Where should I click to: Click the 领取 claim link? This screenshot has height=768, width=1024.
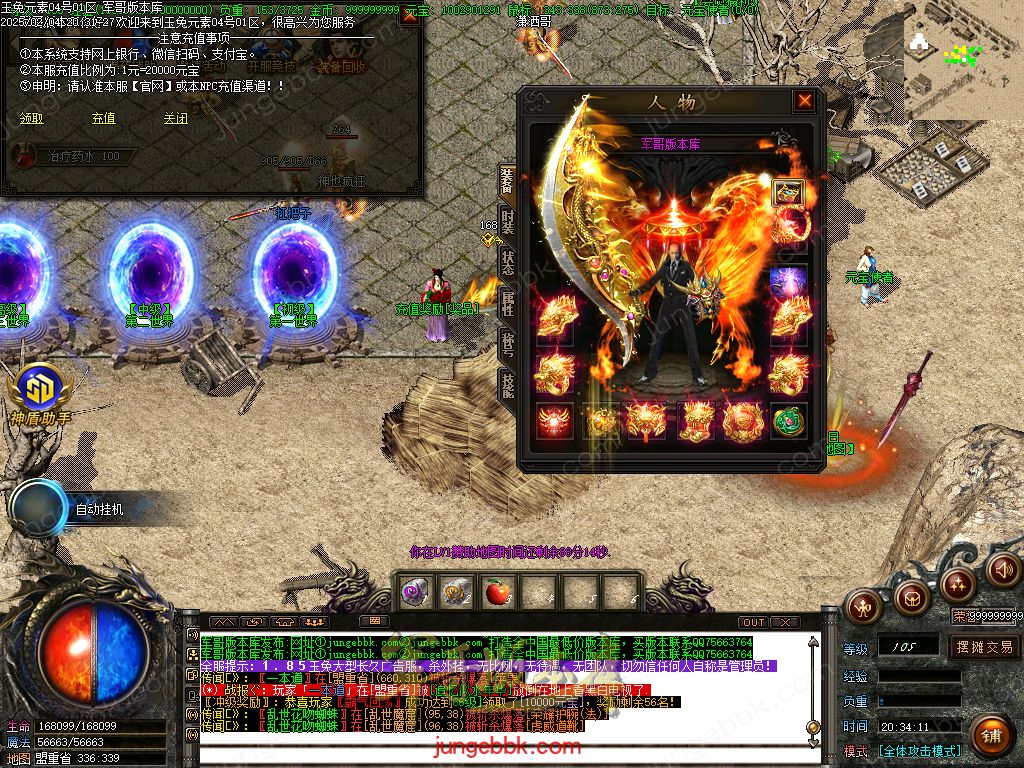pyautogui.click(x=32, y=118)
